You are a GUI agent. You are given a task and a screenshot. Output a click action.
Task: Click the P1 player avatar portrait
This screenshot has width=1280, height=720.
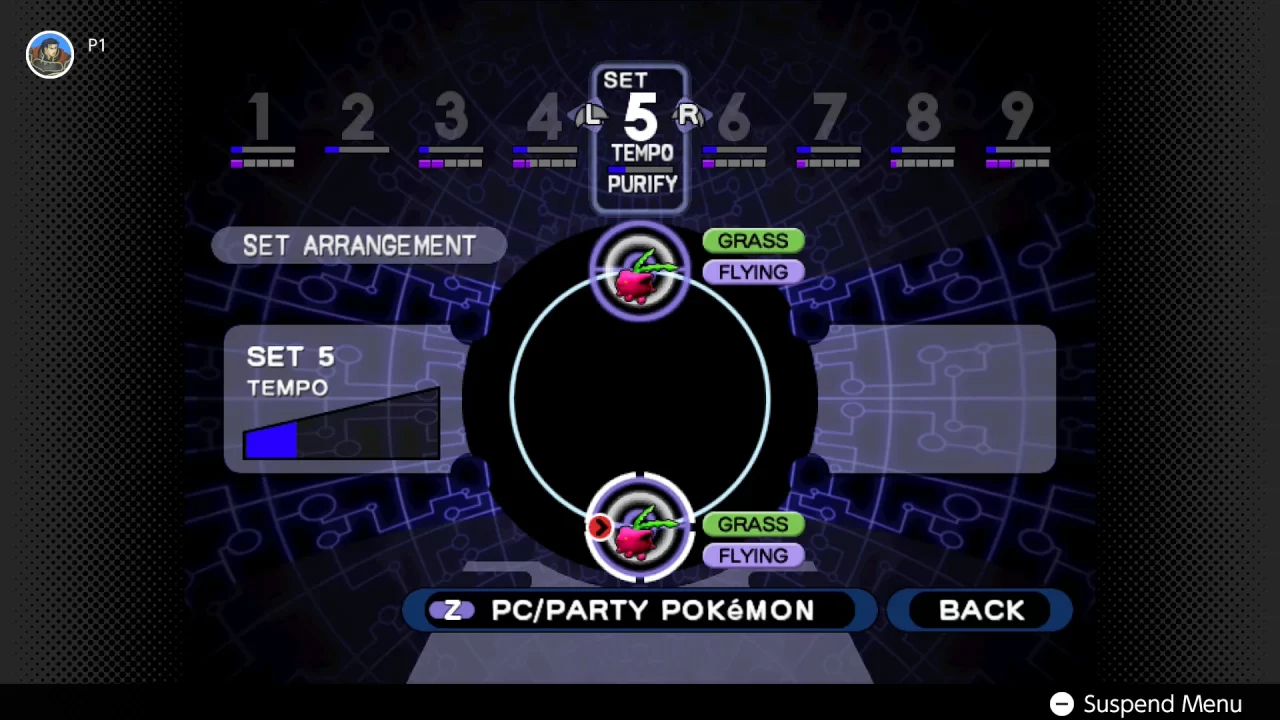[x=50, y=54]
